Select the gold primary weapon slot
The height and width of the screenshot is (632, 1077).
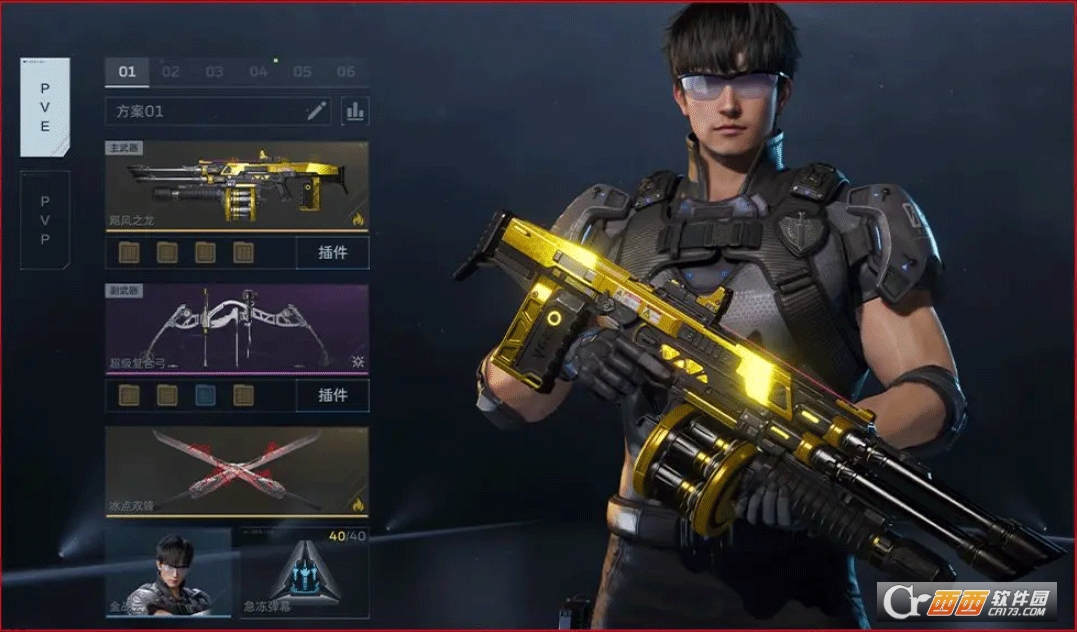(x=237, y=186)
